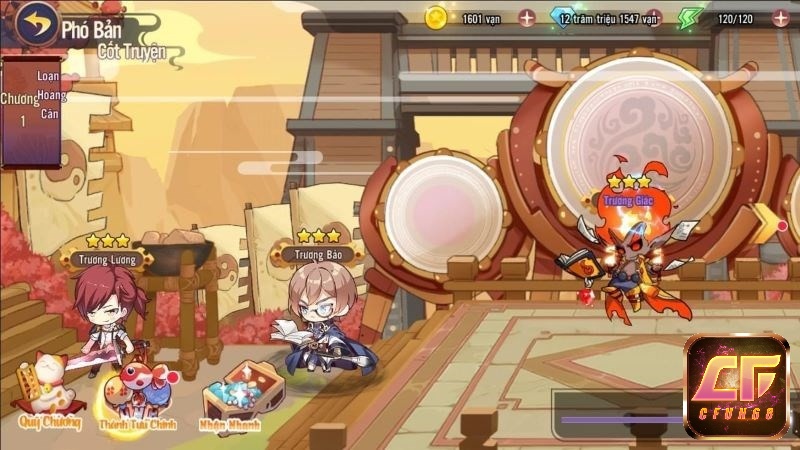Add more gold with the plus button
This screenshot has width=800, height=450.
[x=527, y=17]
